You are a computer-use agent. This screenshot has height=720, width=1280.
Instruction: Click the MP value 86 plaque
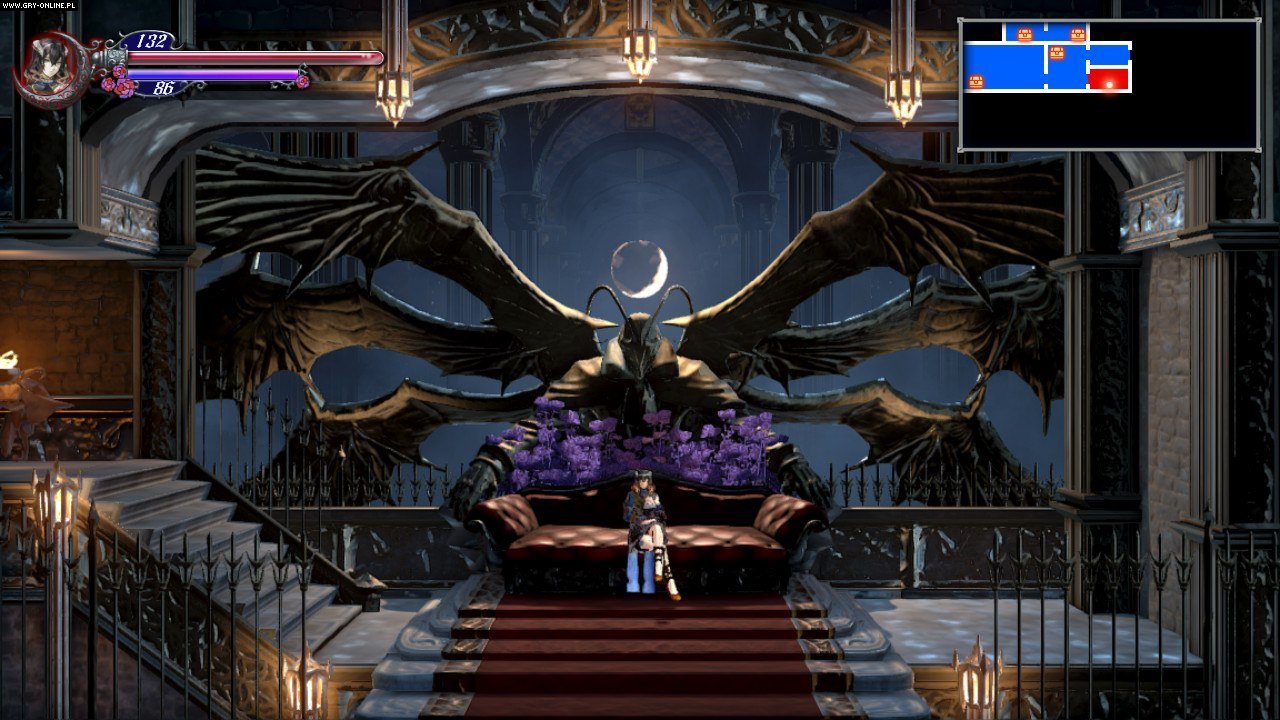pos(164,88)
